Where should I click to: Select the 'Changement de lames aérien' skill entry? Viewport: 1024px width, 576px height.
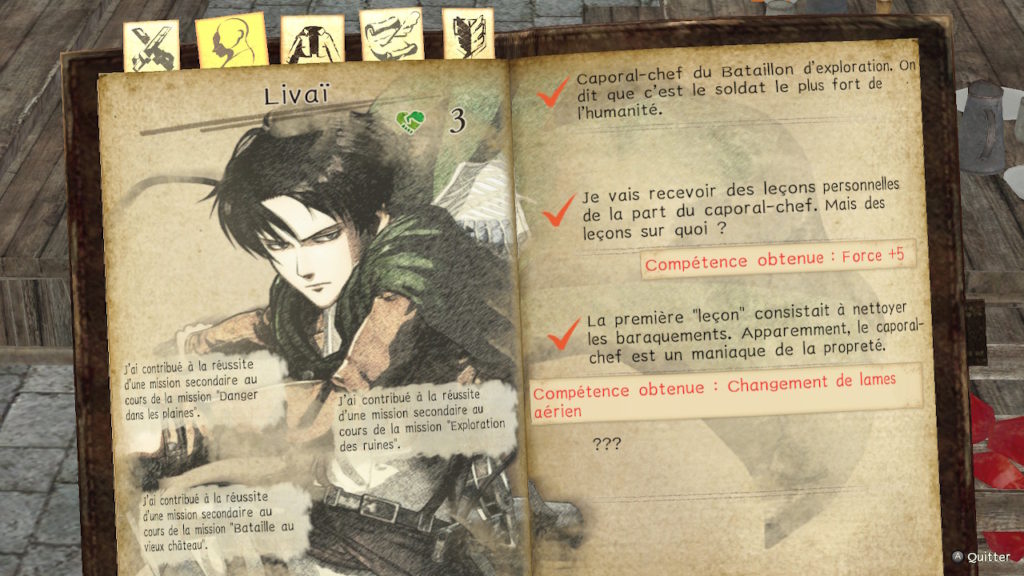tap(725, 396)
